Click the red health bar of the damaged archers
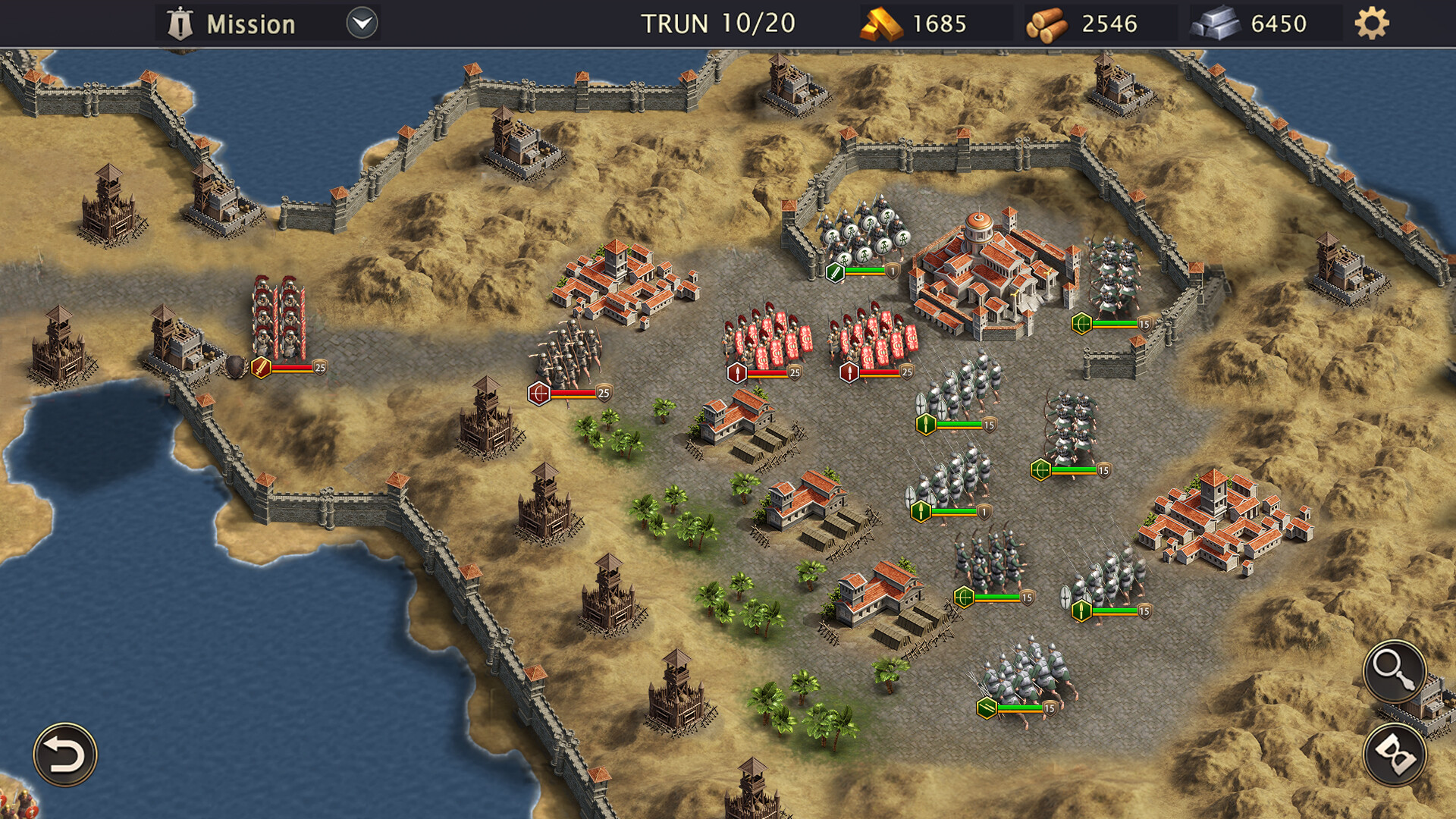Screen dimensions: 1456x819 coord(573,393)
